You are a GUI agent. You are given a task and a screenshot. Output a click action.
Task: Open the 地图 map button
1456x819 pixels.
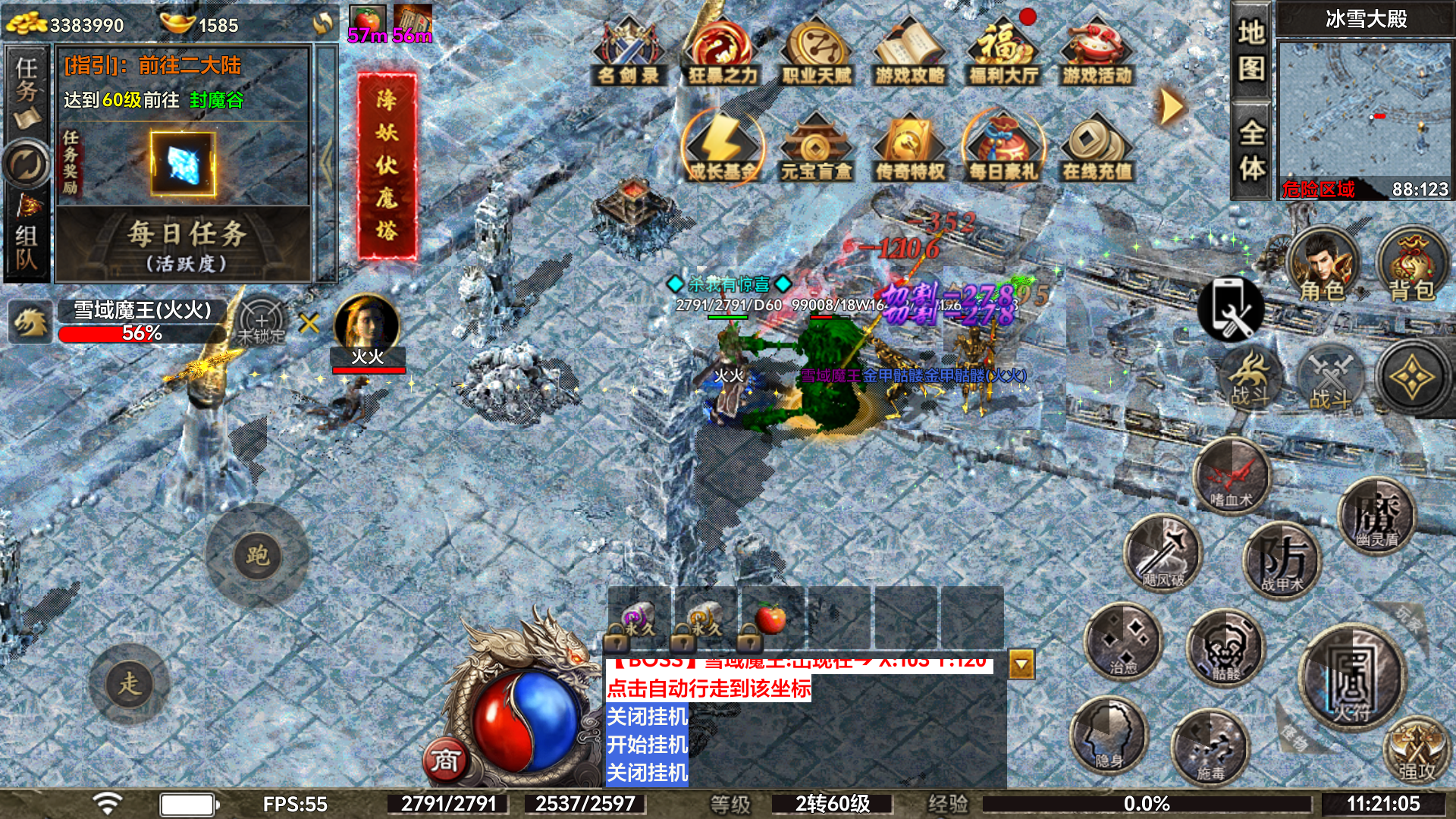1251,52
